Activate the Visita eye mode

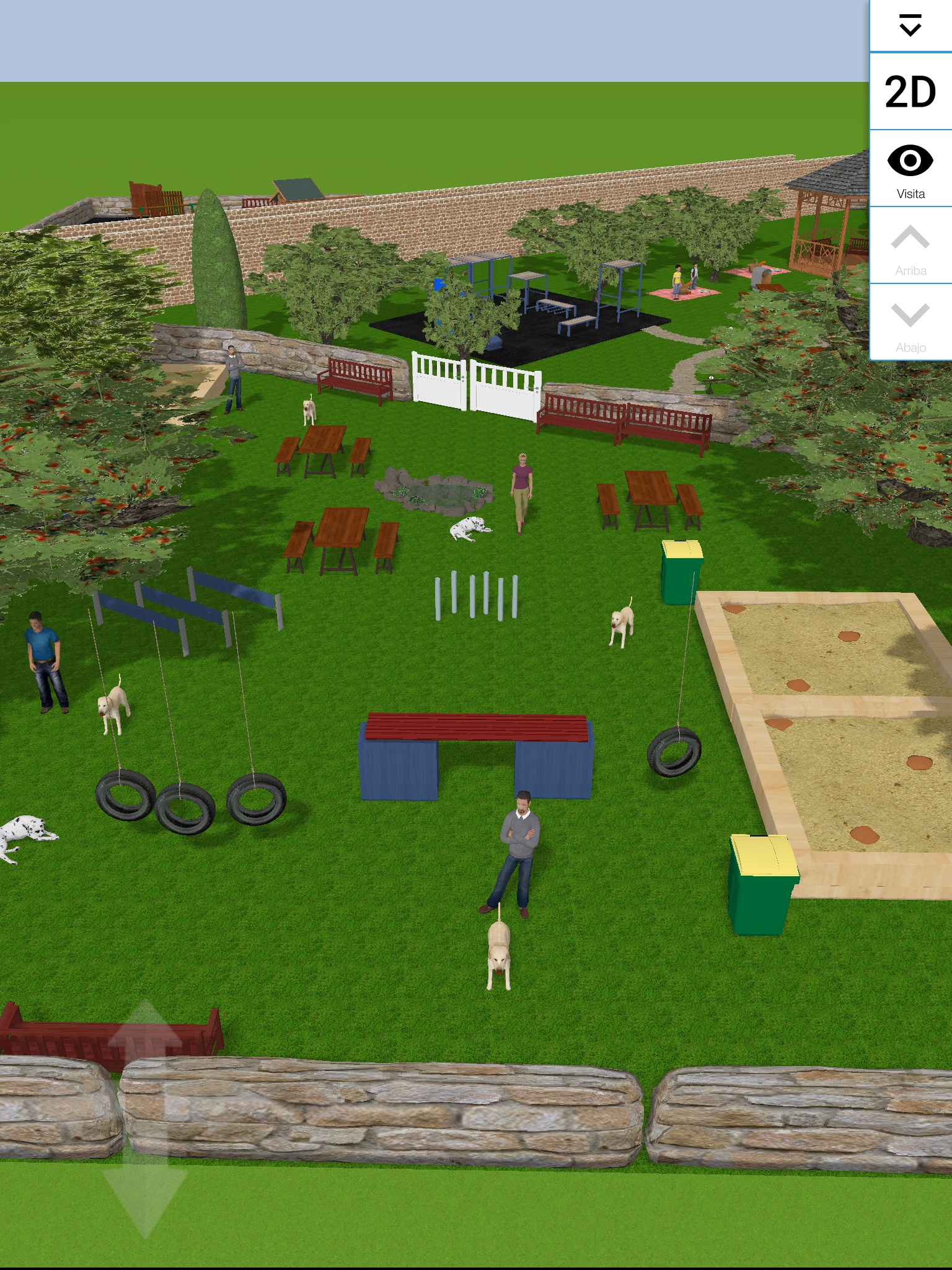coord(910,169)
